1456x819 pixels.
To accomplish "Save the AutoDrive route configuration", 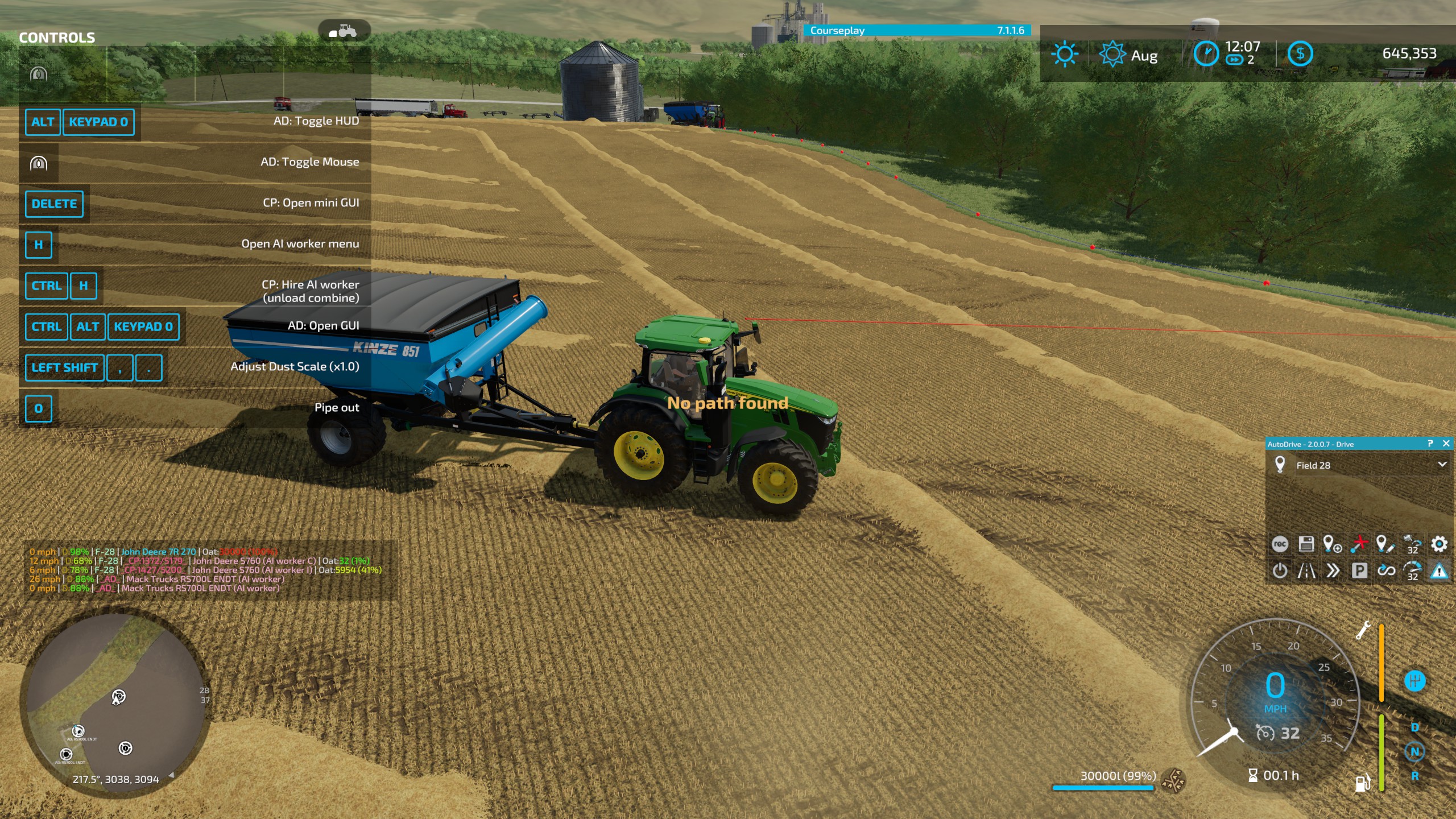I will (x=1305, y=545).
